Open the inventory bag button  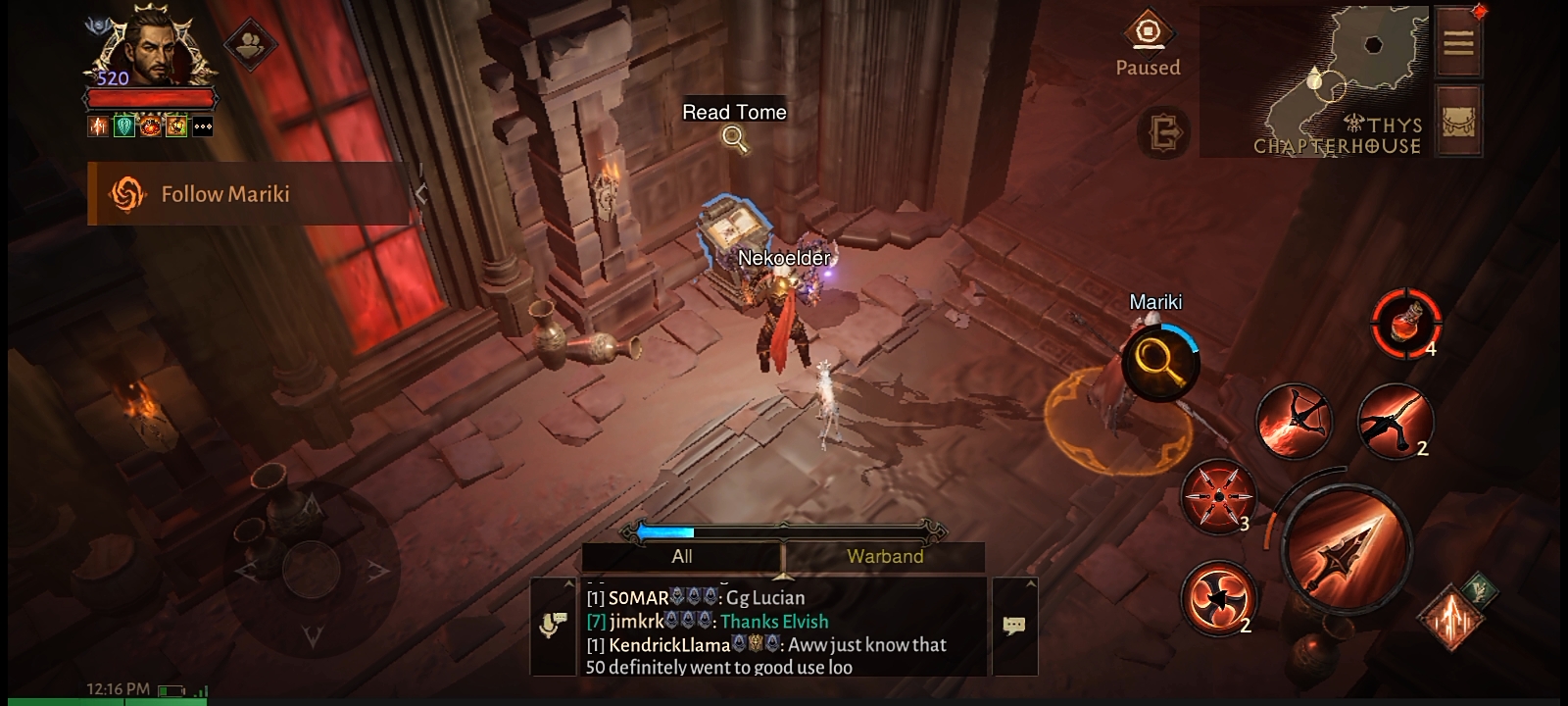[1458, 120]
